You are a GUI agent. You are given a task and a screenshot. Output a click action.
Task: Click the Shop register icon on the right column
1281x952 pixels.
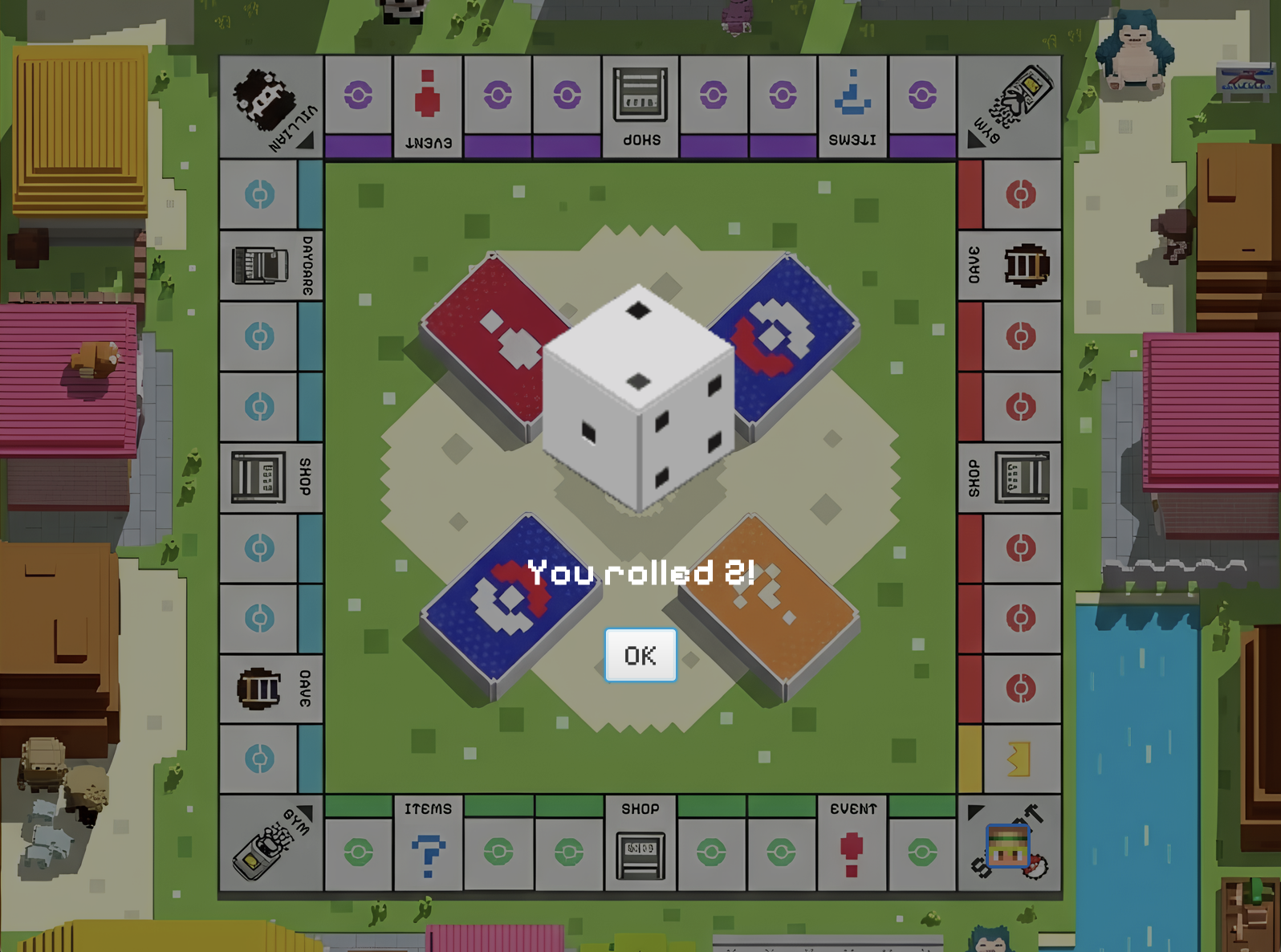(1021, 475)
